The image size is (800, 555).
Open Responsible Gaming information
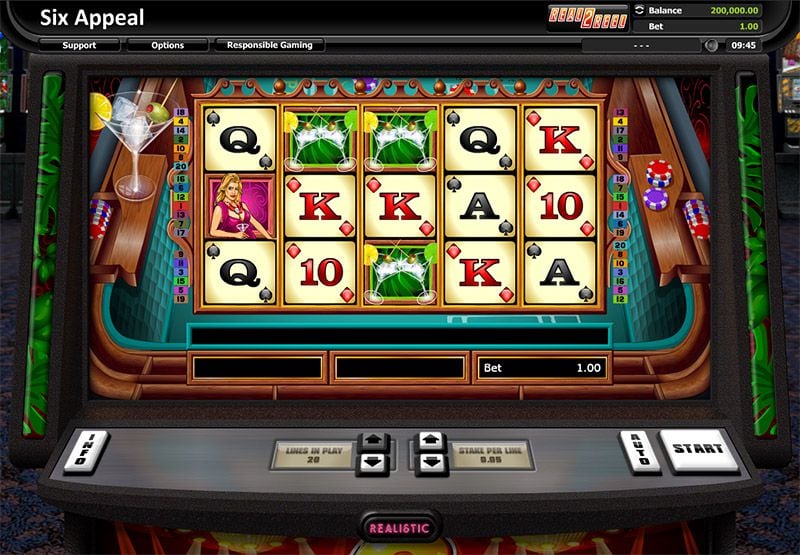[x=269, y=45]
